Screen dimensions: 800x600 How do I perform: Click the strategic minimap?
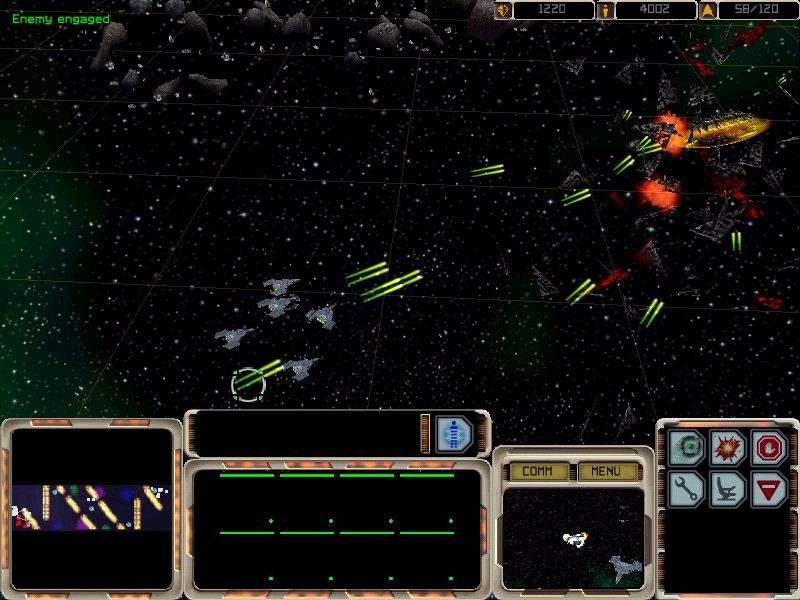click(x=92, y=507)
